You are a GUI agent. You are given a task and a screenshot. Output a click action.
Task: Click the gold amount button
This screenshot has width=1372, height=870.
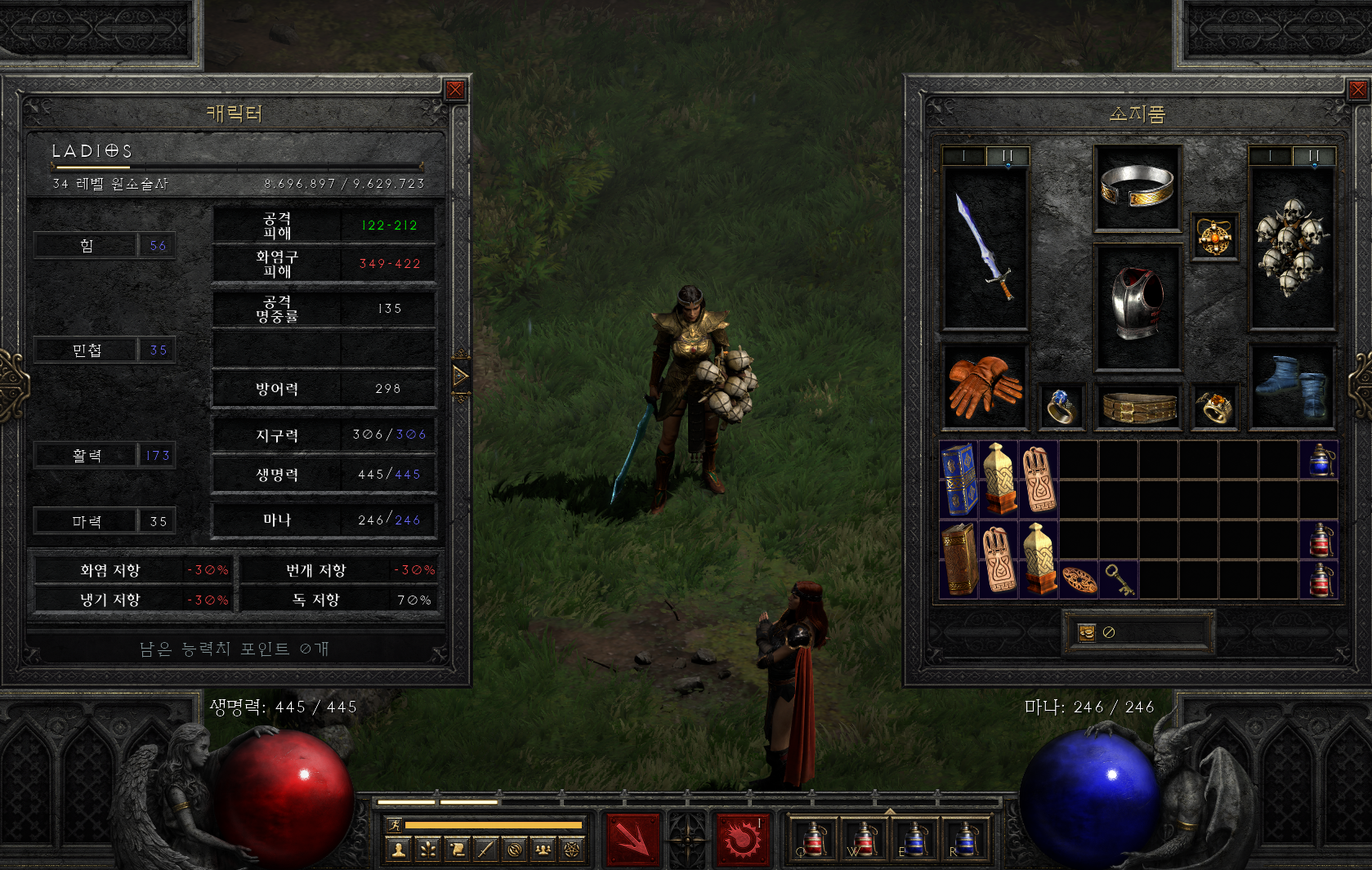tap(1087, 632)
